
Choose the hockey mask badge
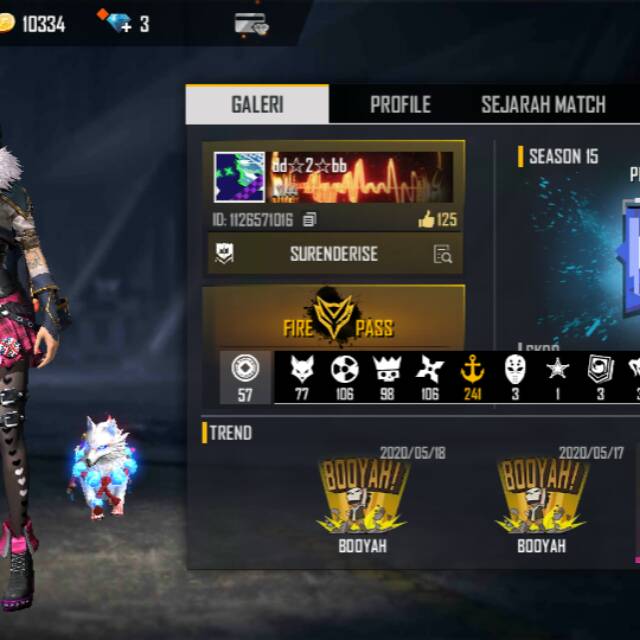click(515, 370)
